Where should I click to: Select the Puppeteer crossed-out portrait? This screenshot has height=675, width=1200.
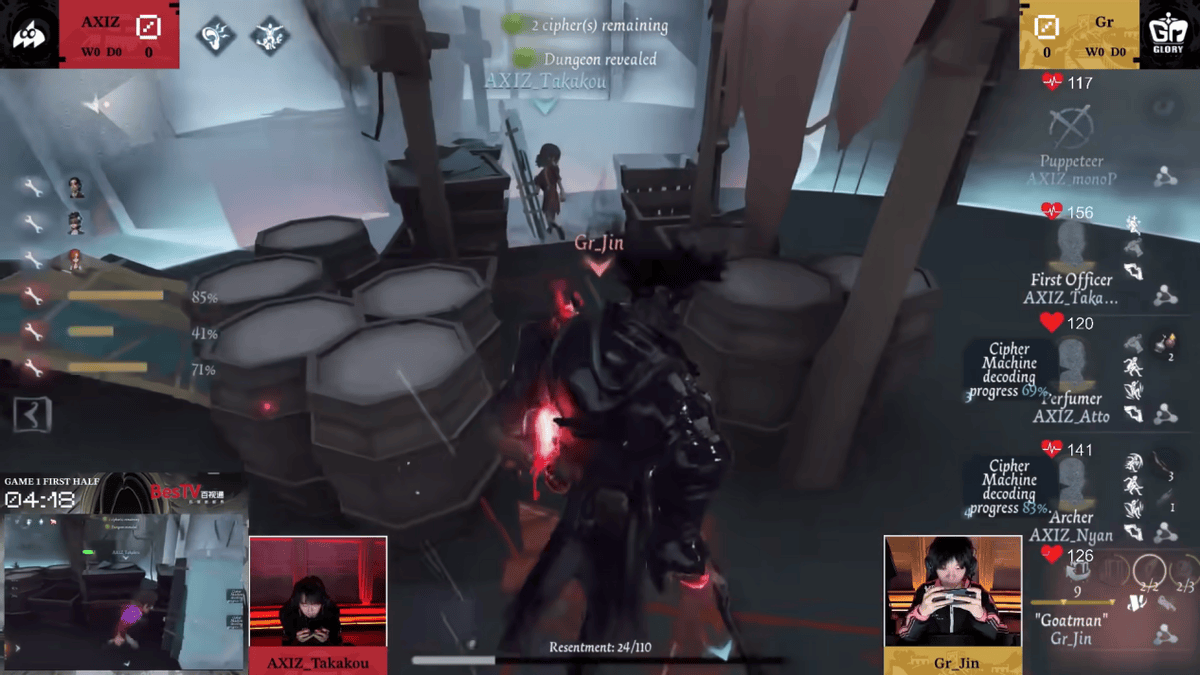tap(1071, 127)
